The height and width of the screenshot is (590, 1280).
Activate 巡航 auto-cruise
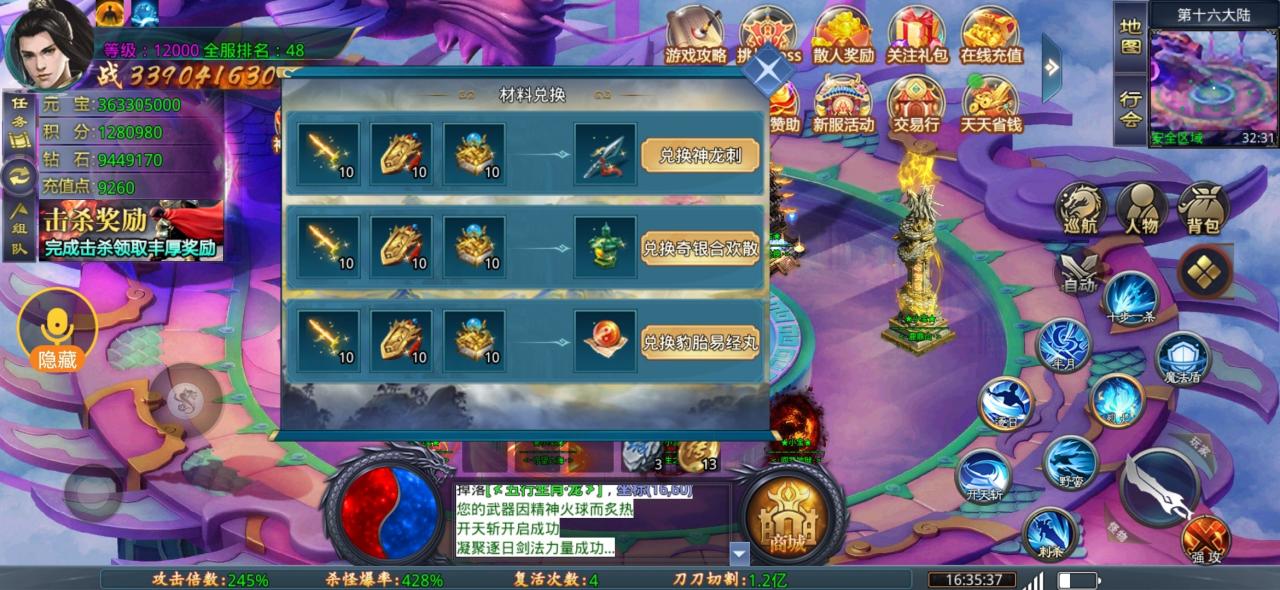coord(1080,210)
